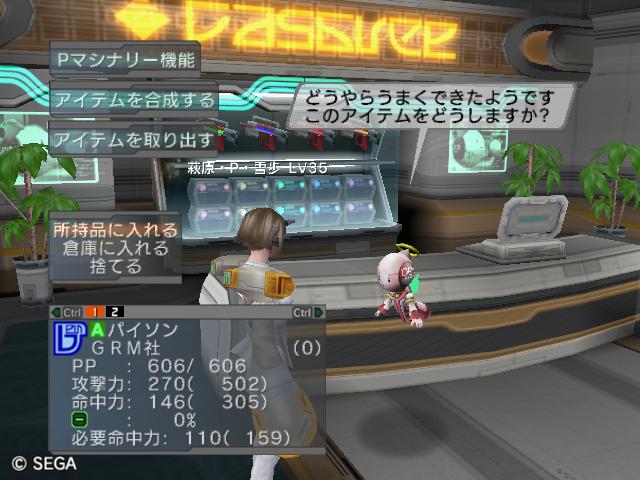Viewport: 640px width, 480px height.
Task: Choose アイテムを取り出す option
Action: [134, 139]
